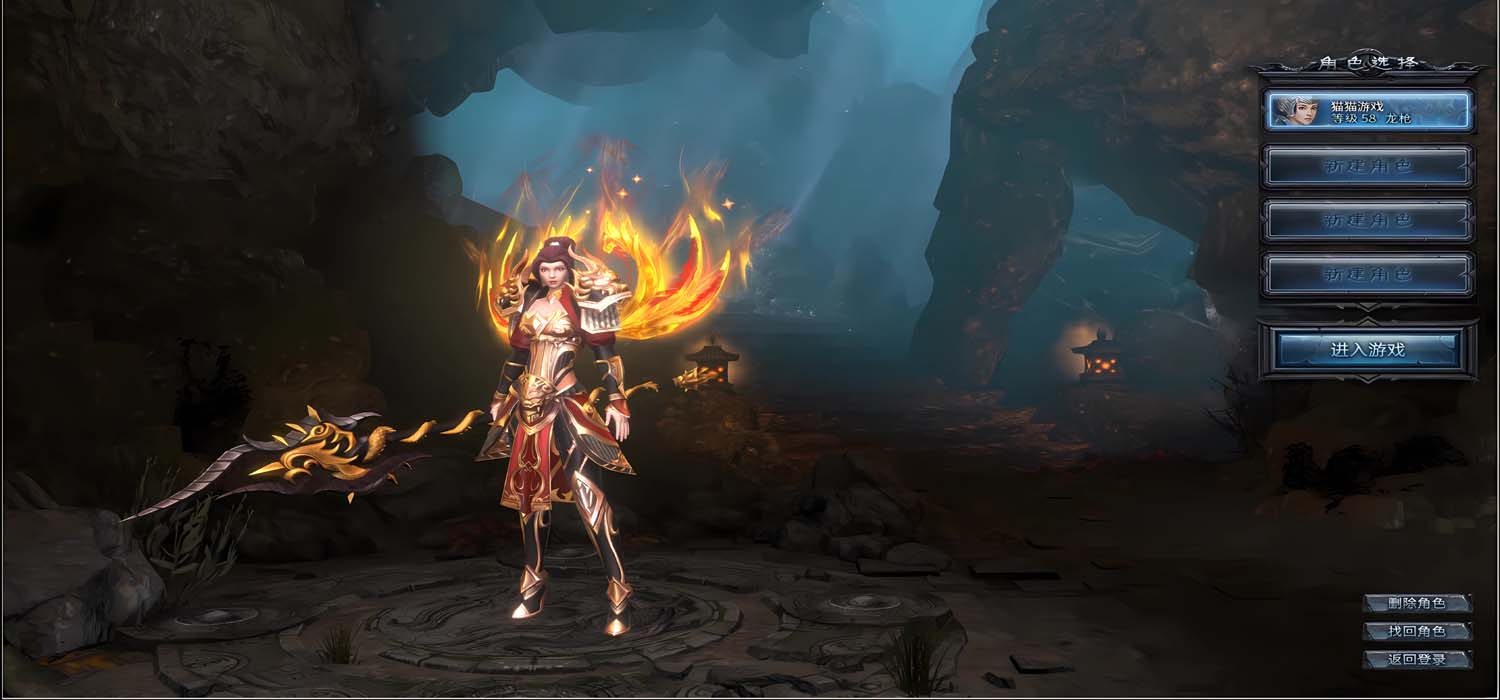The width and height of the screenshot is (1500, 700).
Task: Choose the 删除角色 delete character button
Action: click(x=1417, y=603)
